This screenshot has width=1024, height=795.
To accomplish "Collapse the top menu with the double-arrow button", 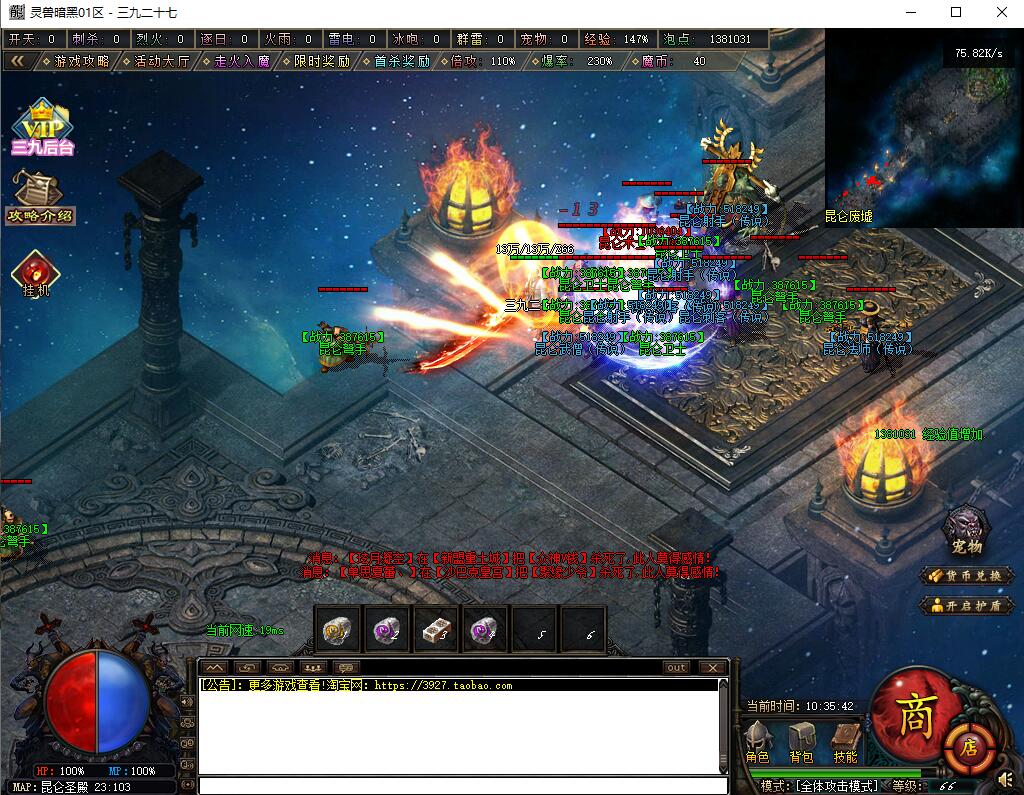I will [x=17, y=61].
